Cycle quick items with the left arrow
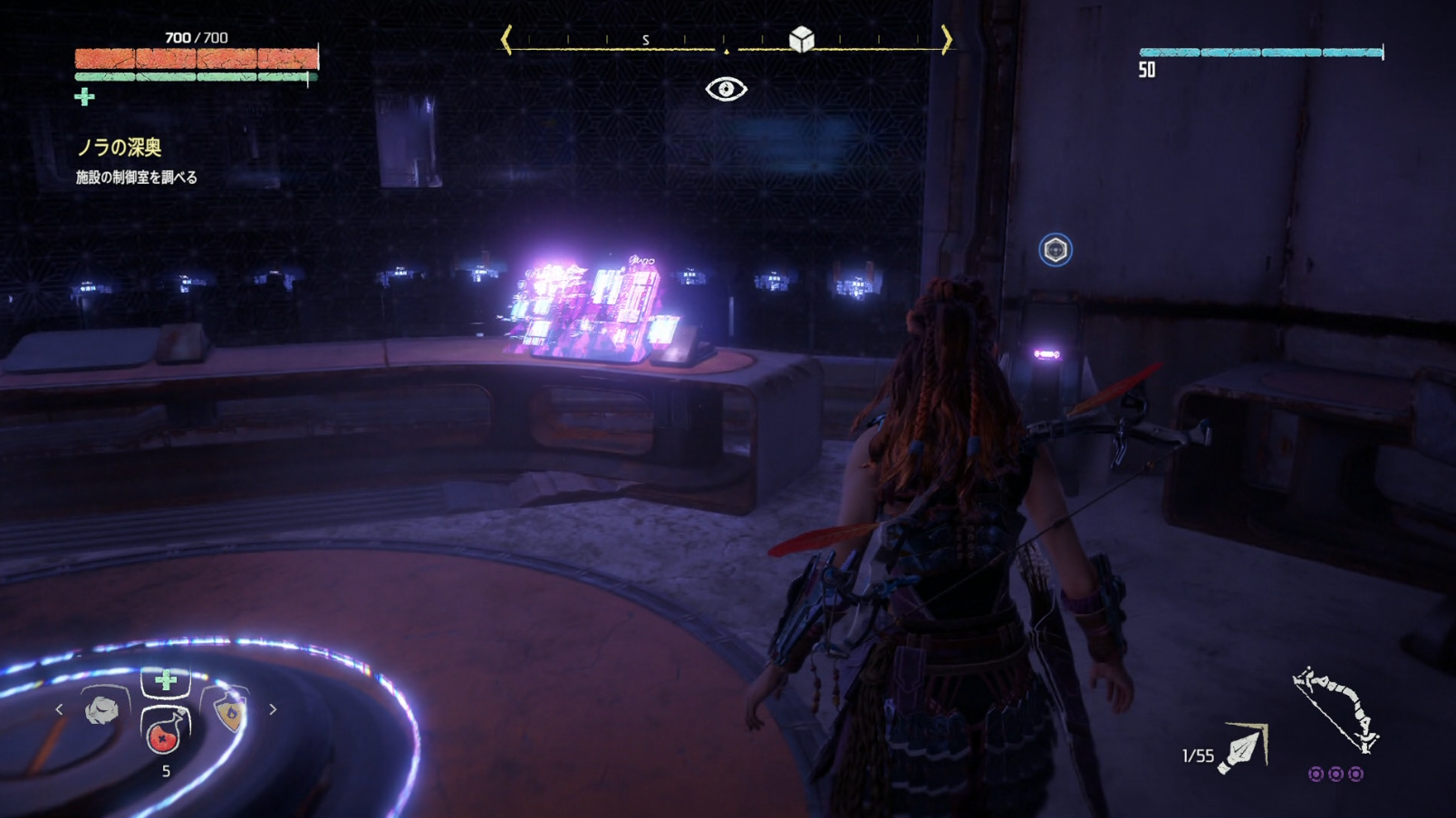This screenshot has width=1456, height=818. [x=60, y=710]
